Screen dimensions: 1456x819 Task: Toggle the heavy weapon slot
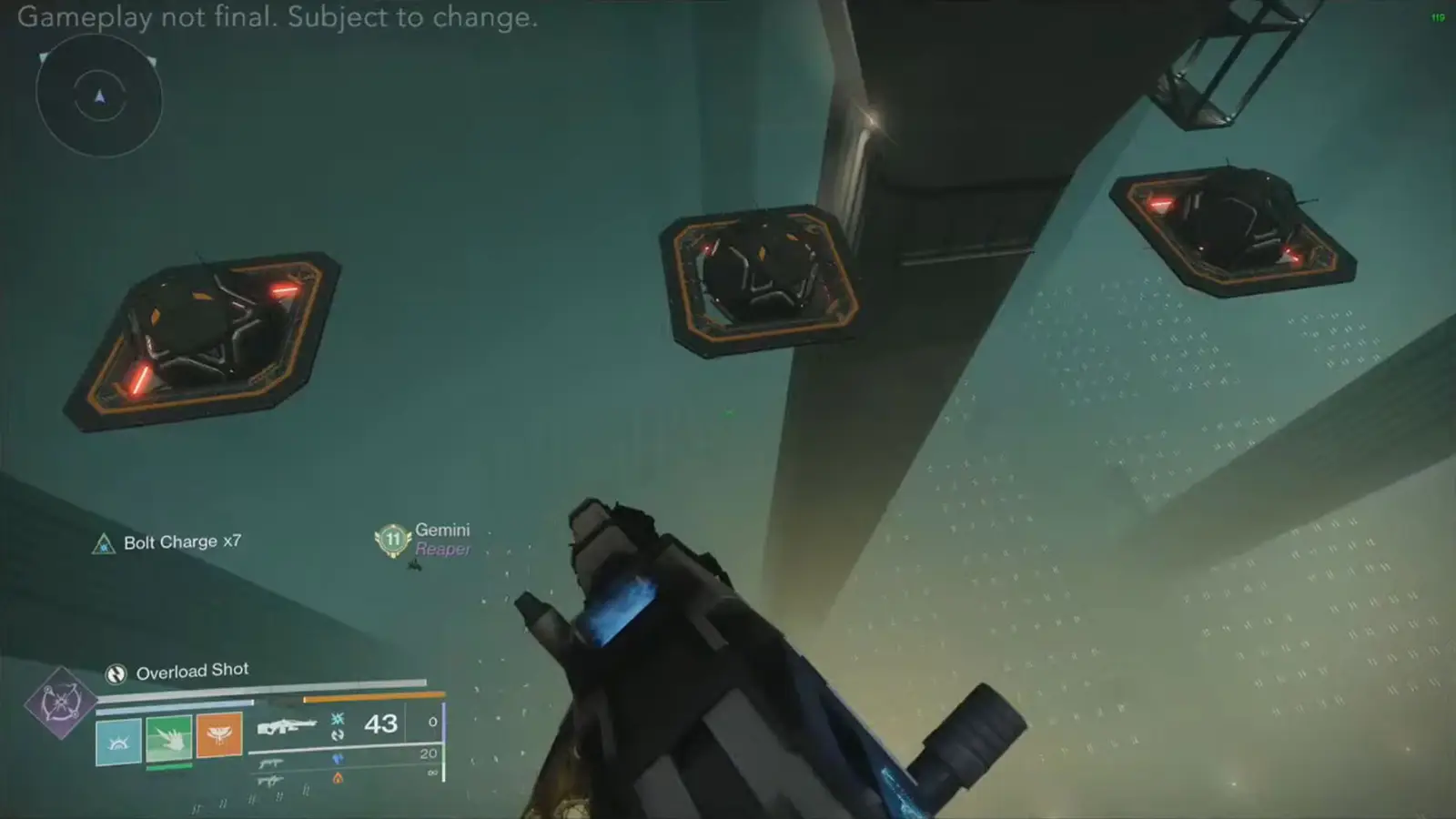click(269, 780)
